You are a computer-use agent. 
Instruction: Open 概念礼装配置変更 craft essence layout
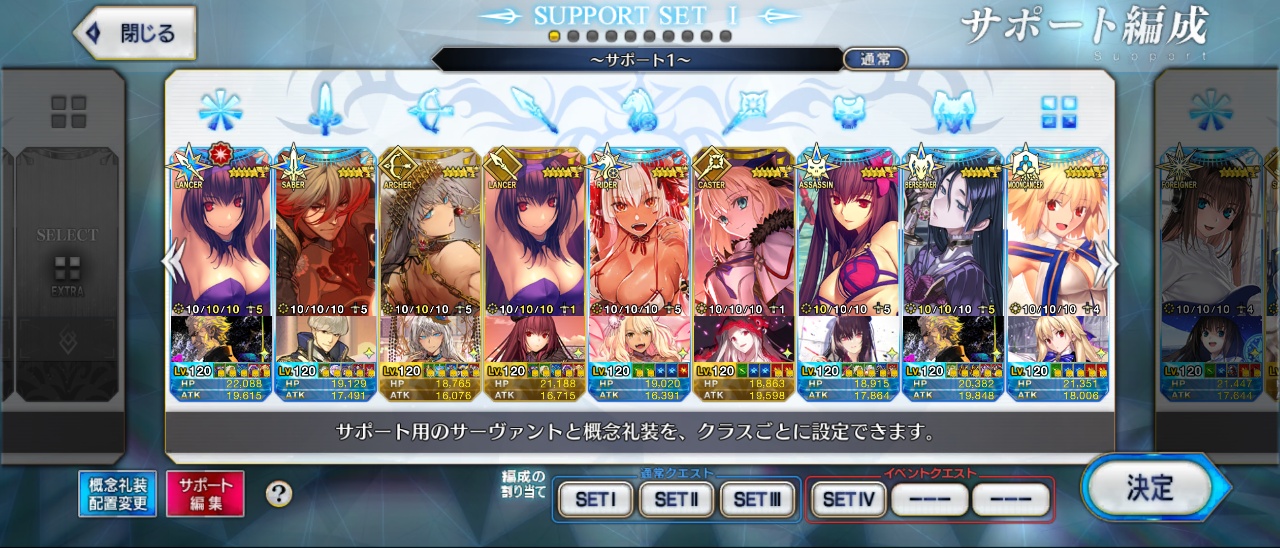pos(117,494)
